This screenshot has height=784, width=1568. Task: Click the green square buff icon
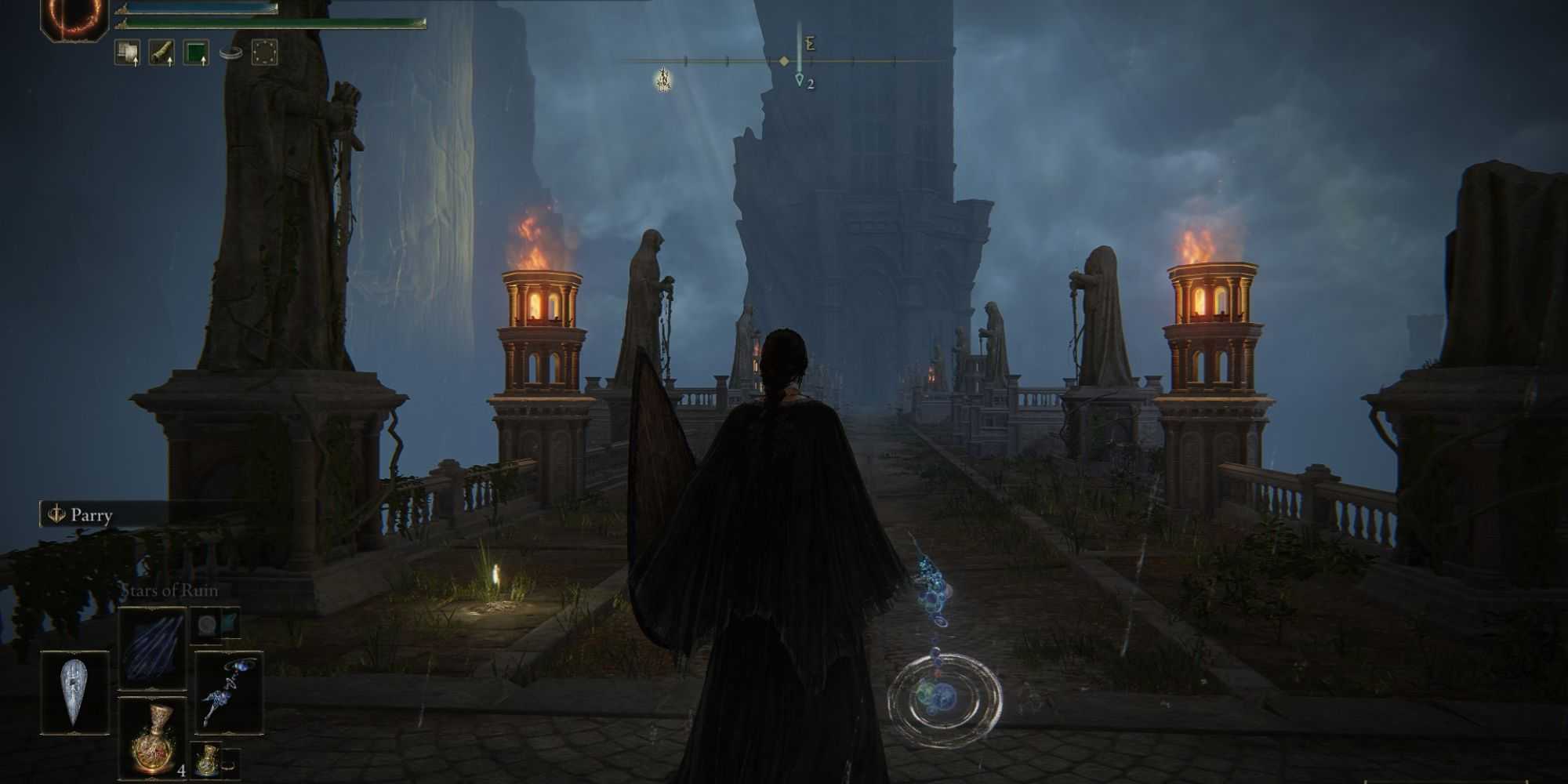pyautogui.click(x=196, y=53)
